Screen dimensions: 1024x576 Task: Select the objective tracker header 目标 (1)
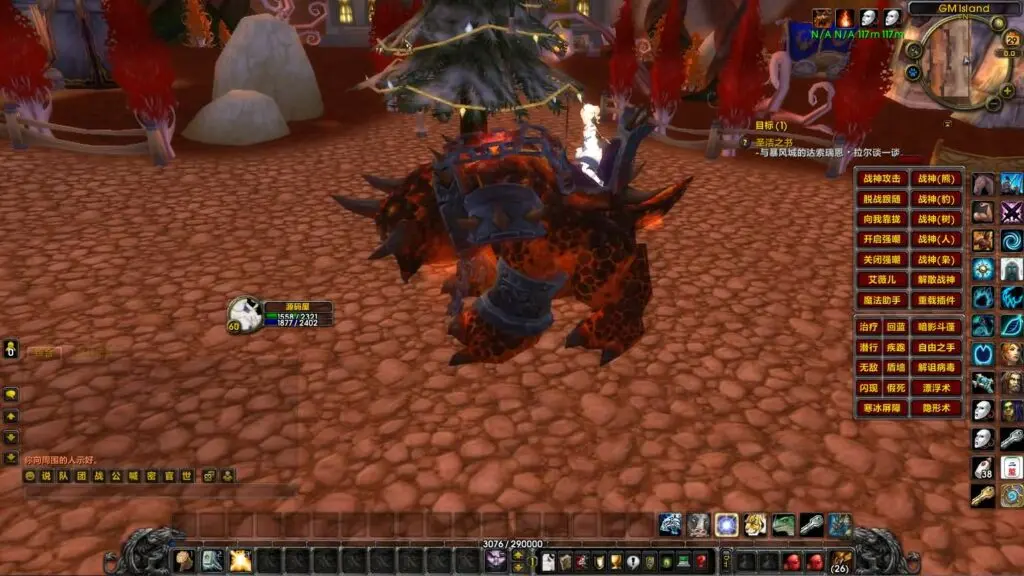tap(771, 125)
